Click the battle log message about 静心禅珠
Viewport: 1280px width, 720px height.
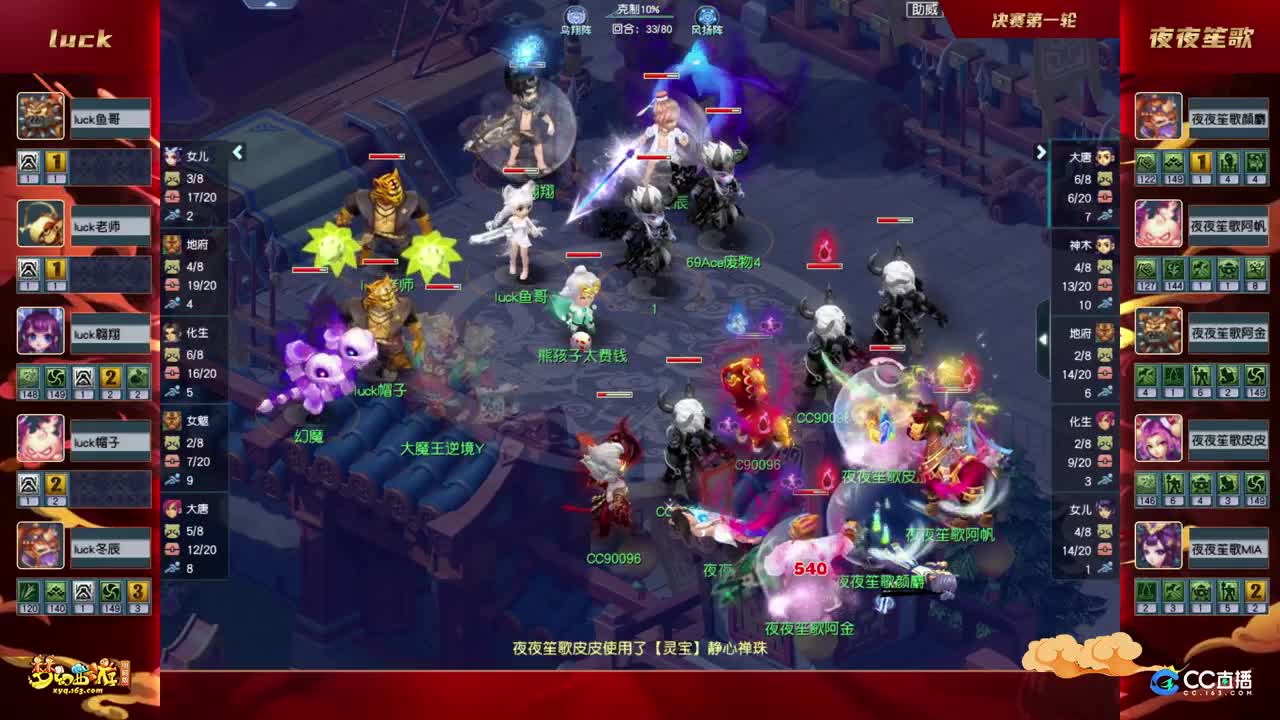tap(640, 646)
